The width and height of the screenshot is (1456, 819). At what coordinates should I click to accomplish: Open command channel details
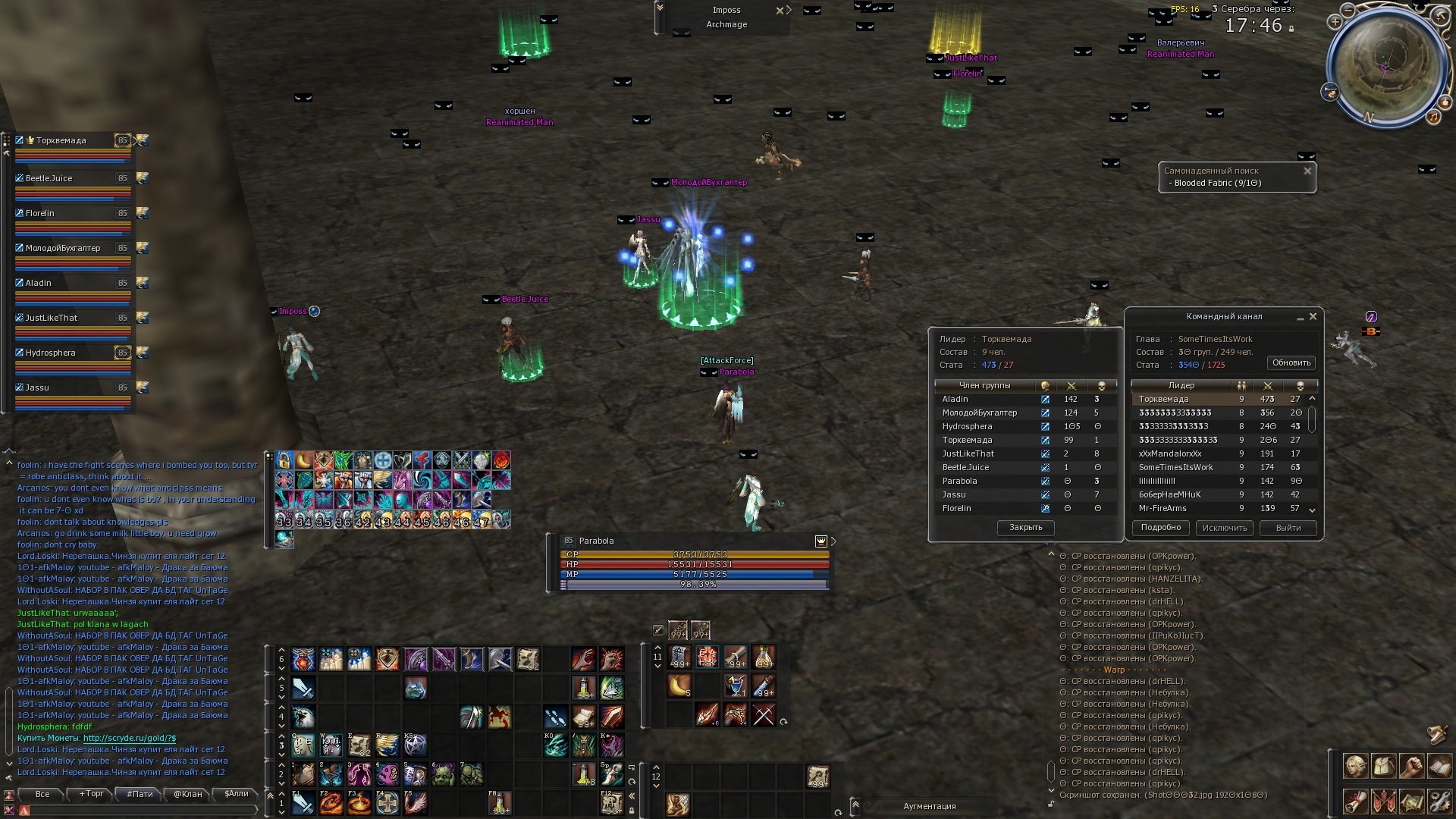[1160, 528]
